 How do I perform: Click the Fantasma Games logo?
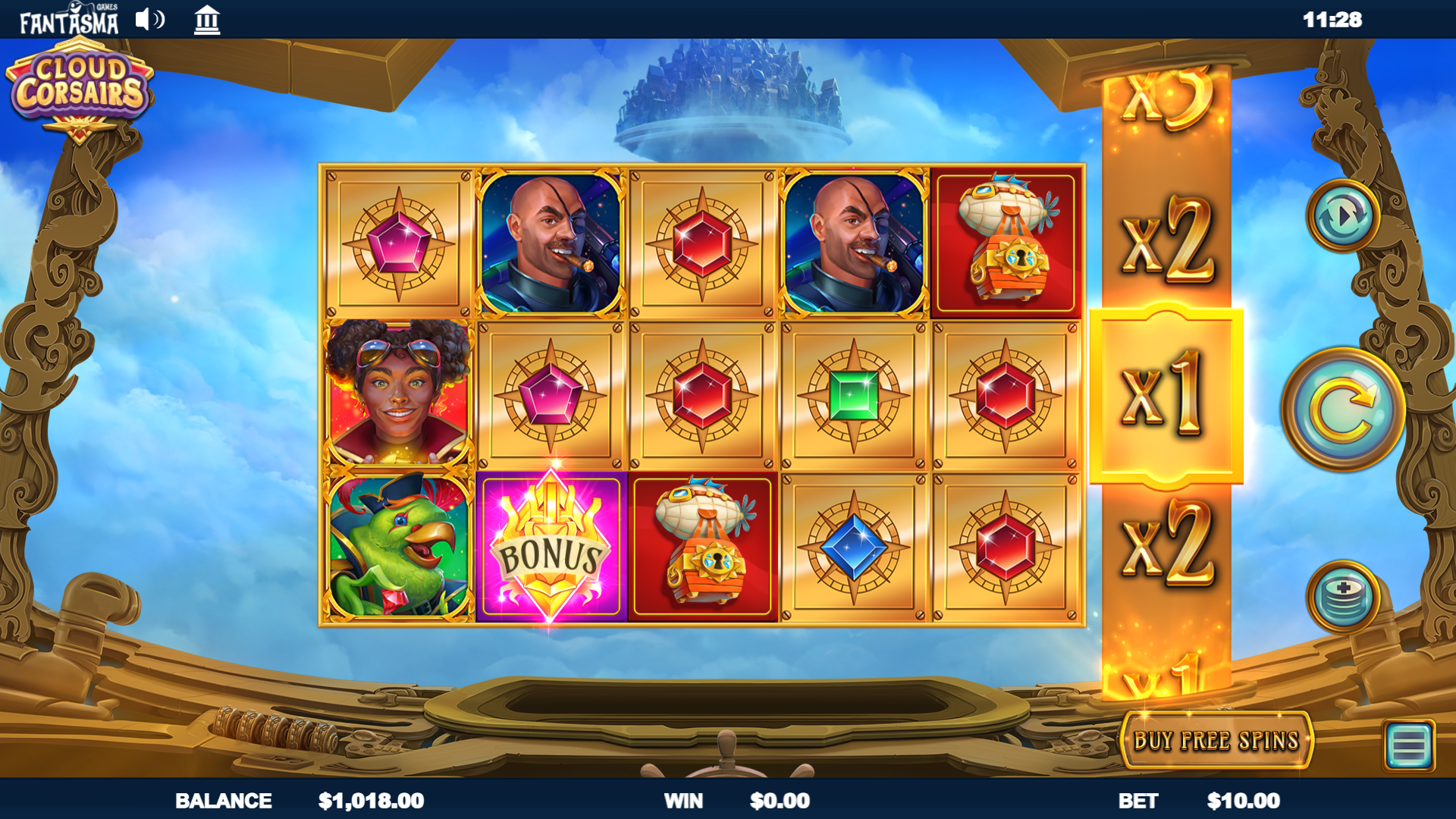click(x=69, y=20)
